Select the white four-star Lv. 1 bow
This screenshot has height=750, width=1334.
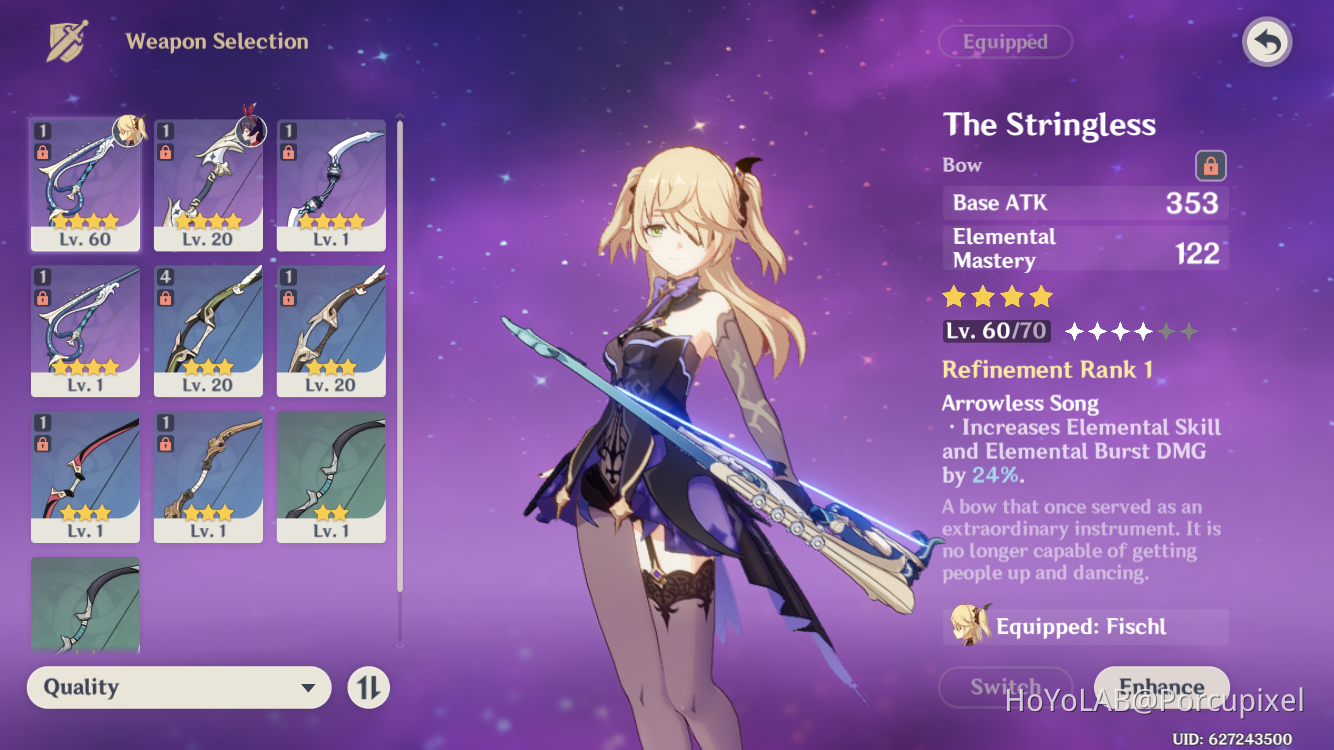(x=331, y=185)
